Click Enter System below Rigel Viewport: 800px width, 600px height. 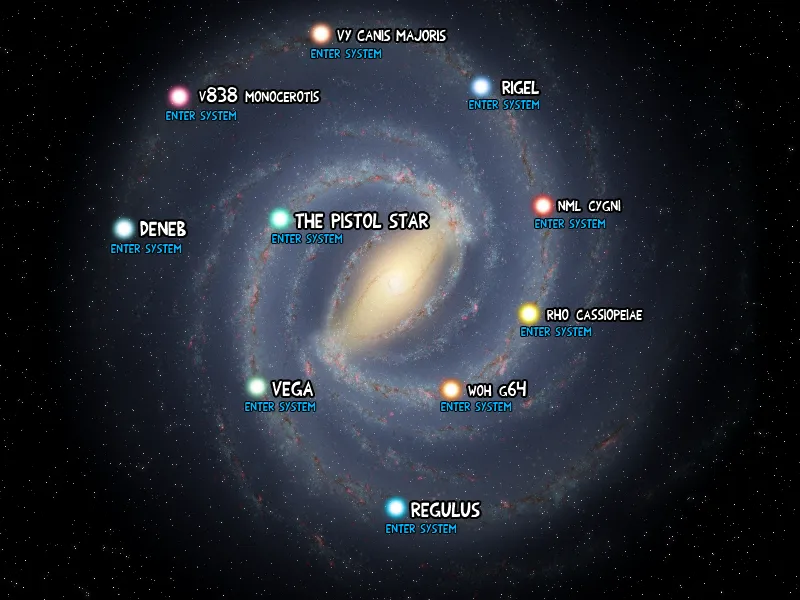click(x=504, y=105)
